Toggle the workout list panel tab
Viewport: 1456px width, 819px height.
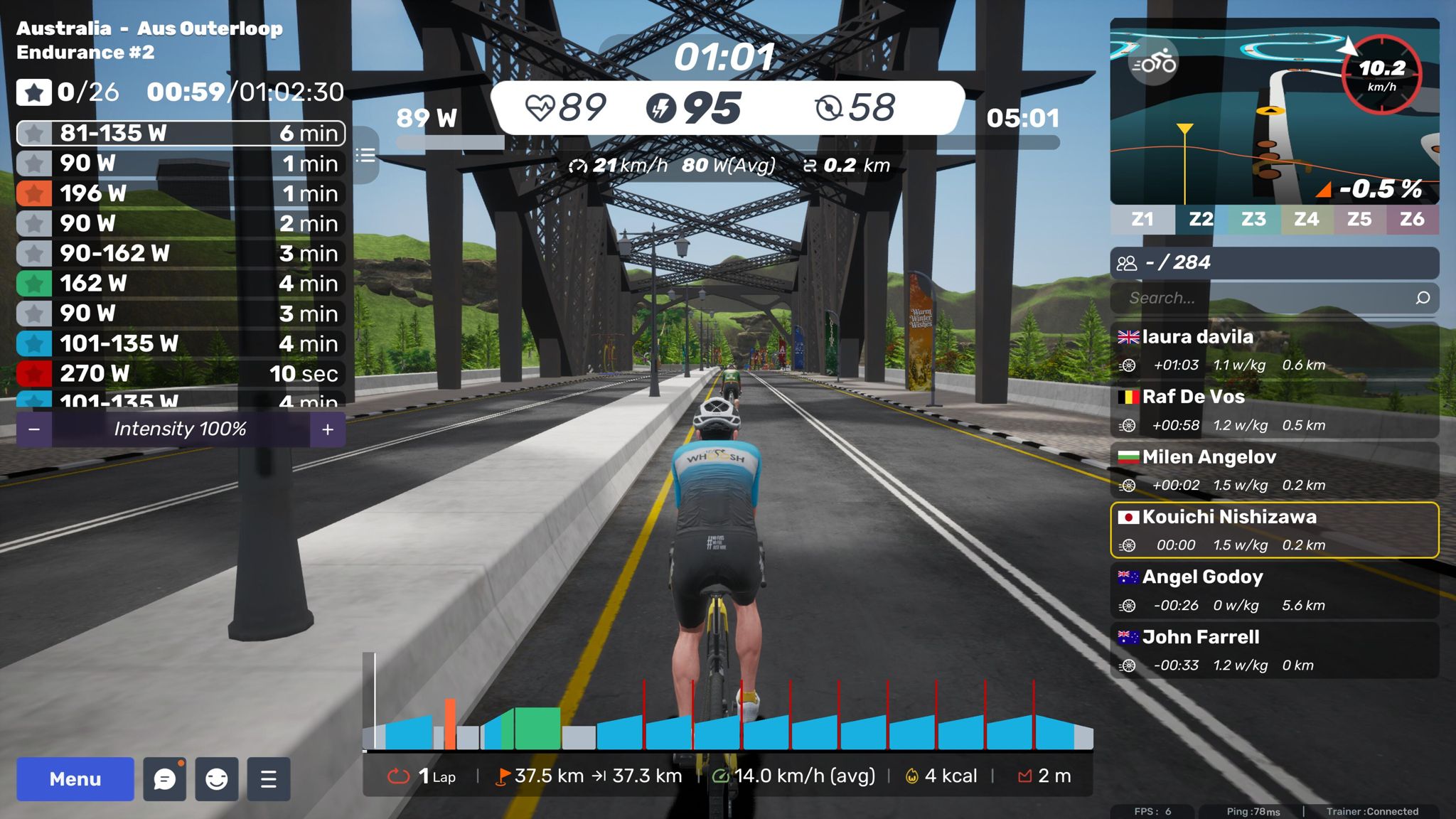click(x=365, y=155)
